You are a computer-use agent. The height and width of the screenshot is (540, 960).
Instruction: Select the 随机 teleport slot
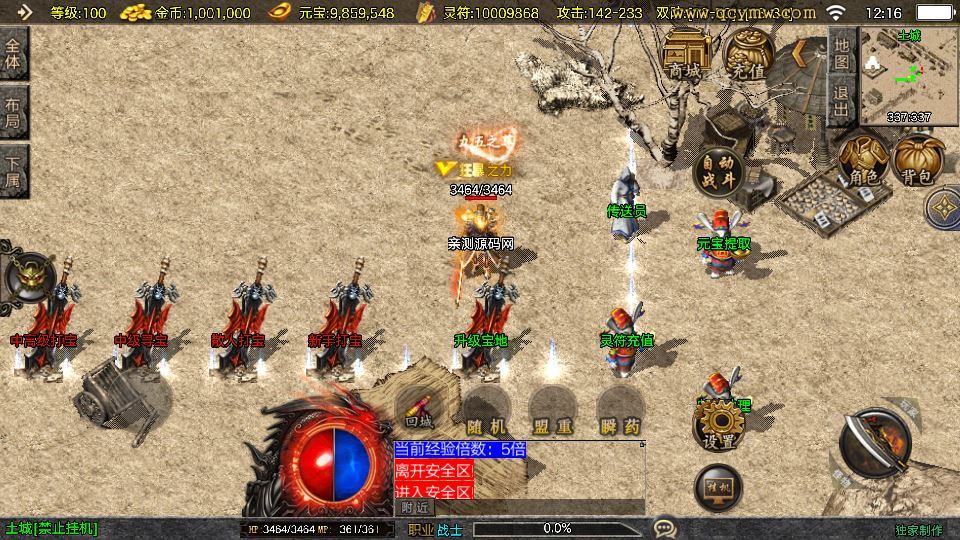click(486, 410)
